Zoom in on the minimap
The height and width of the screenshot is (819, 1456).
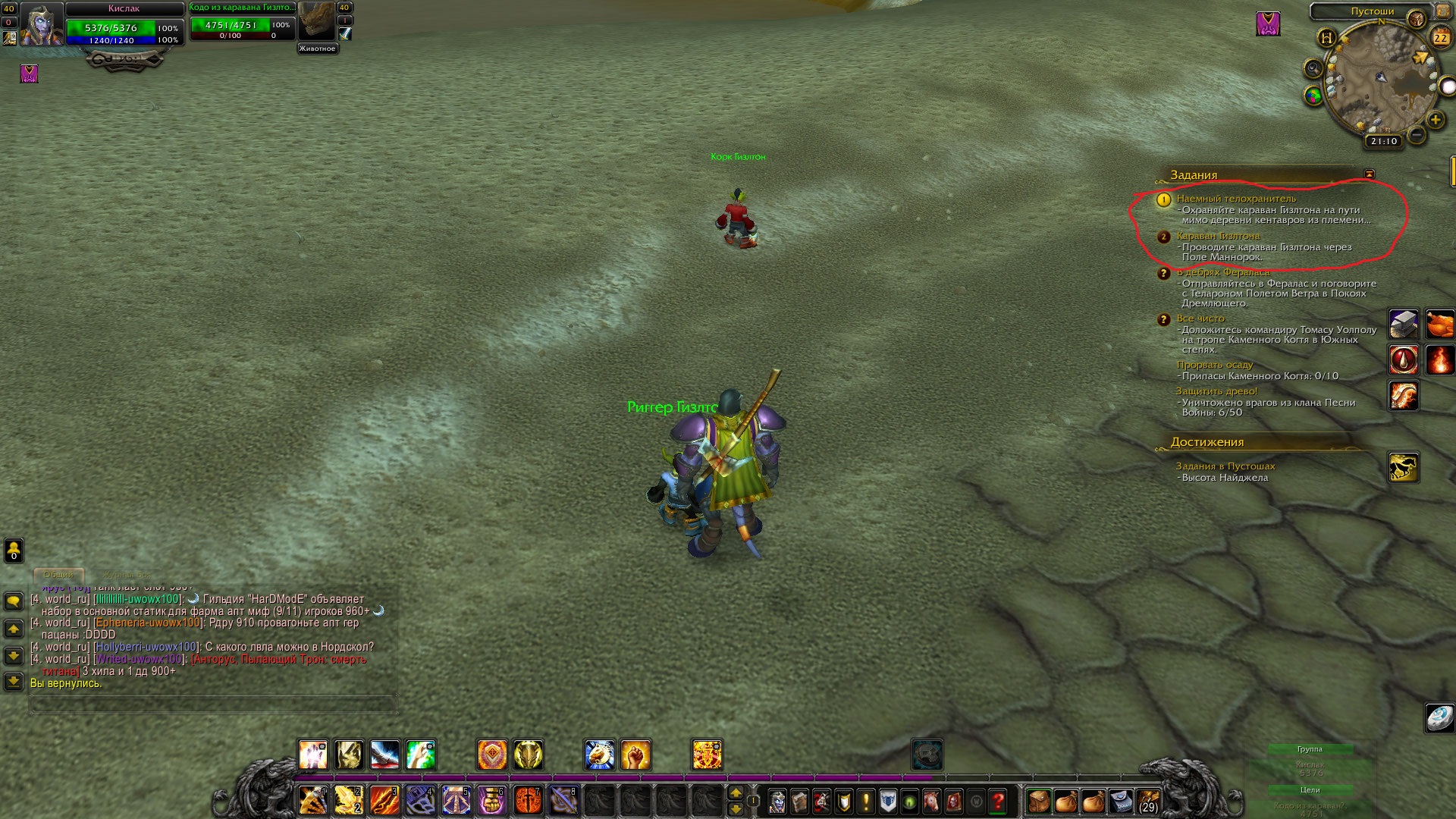tap(1435, 120)
